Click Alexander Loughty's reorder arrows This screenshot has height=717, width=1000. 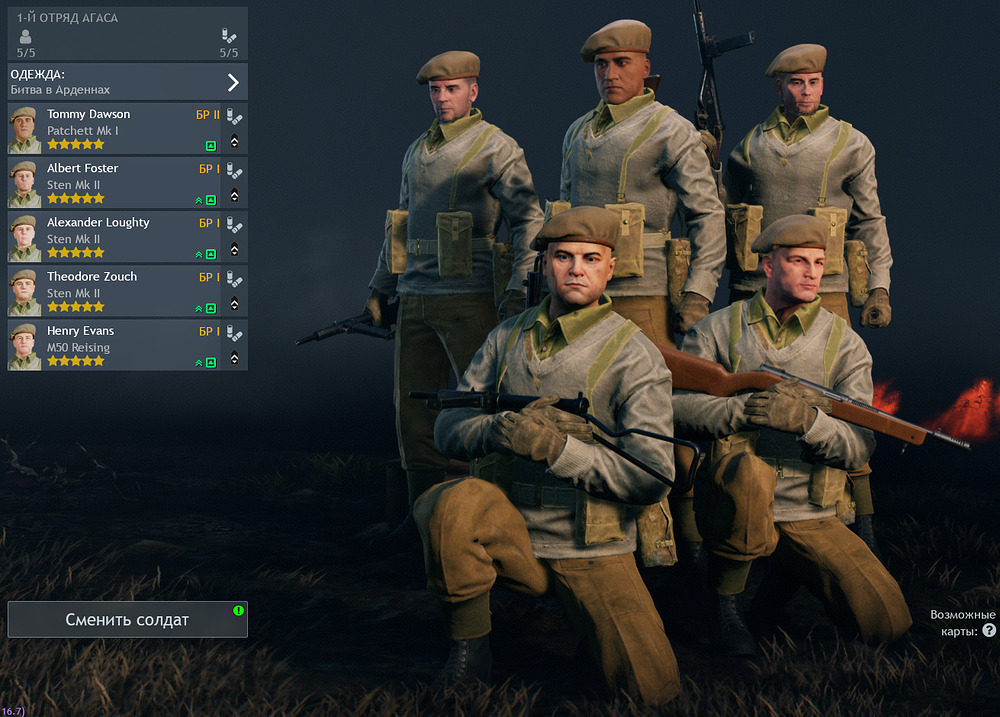234,249
